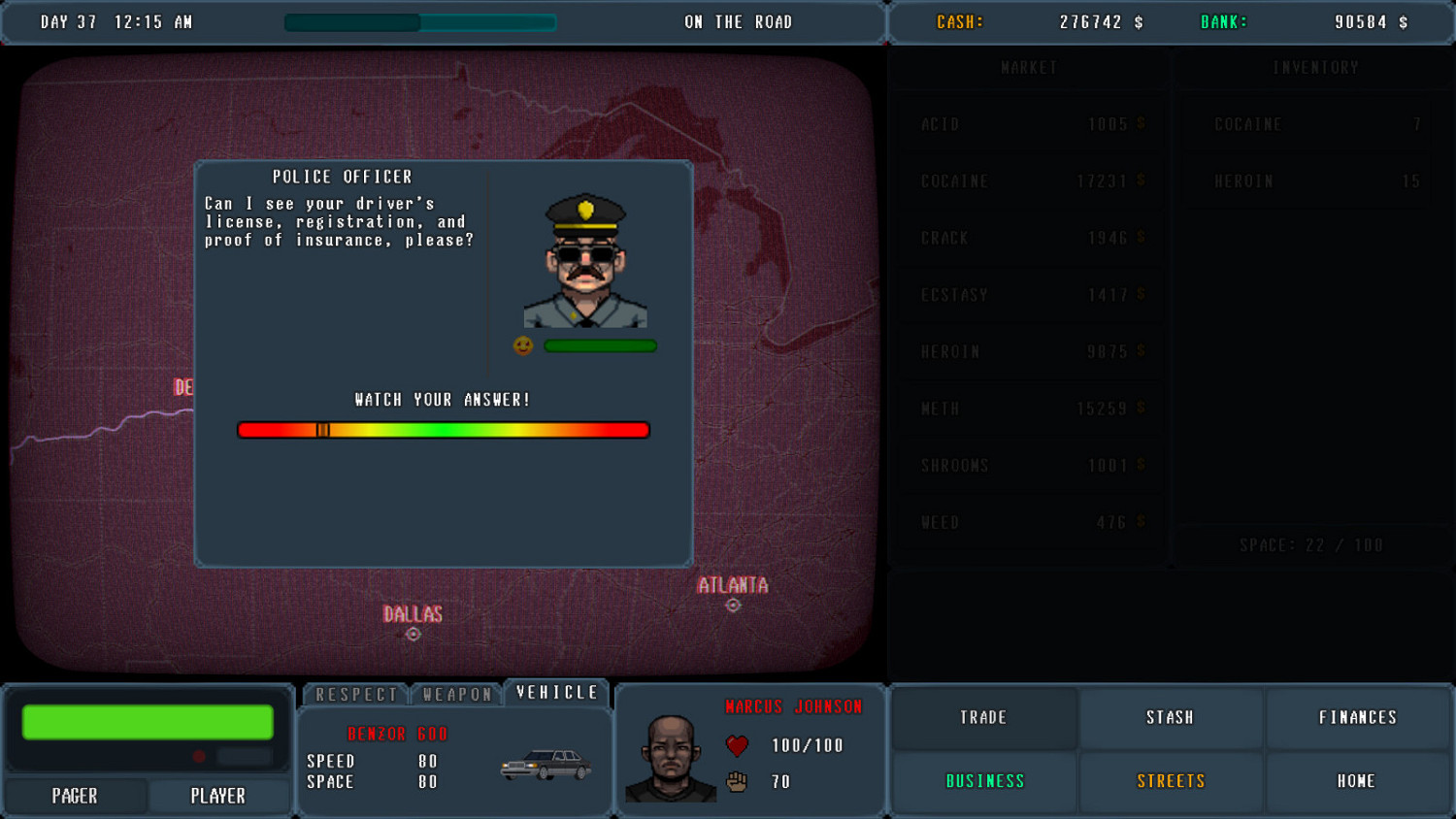This screenshot has height=819, width=1456.
Task: Open the Trade panel
Action: pos(983,718)
